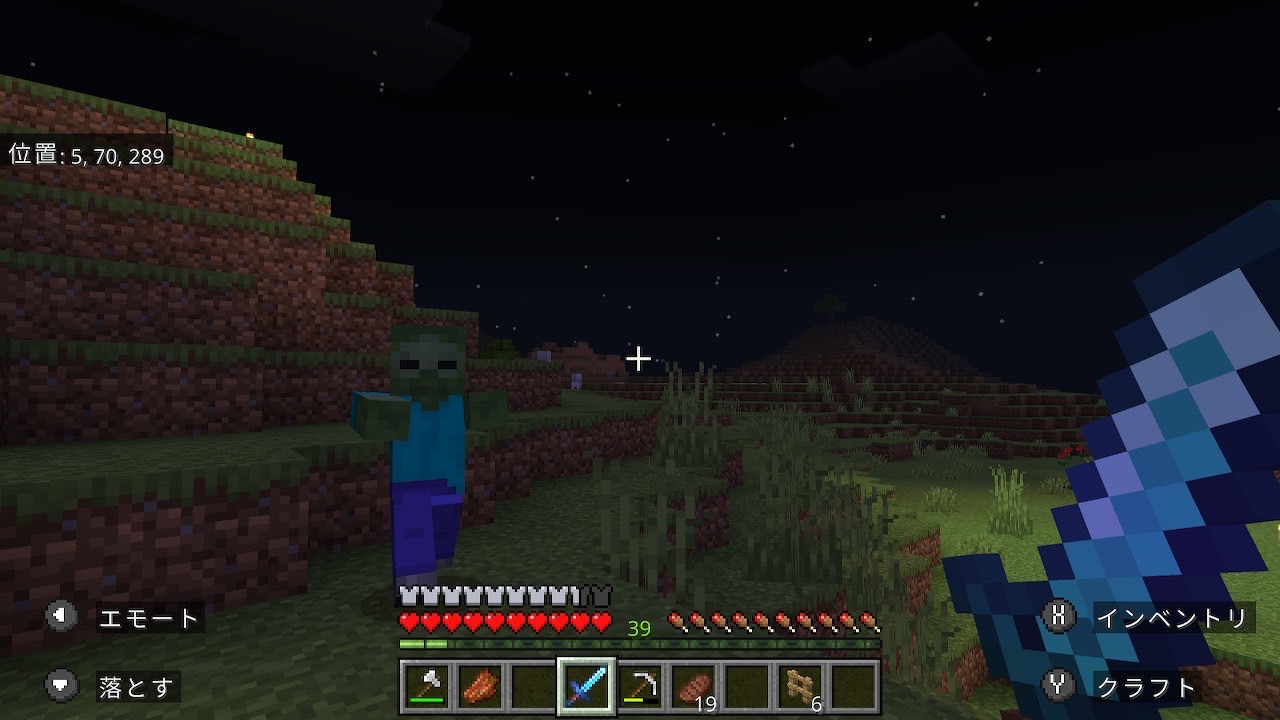Select the iron axe hotbar slot
1280x720 pixels.
pyautogui.click(x=427, y=687)
